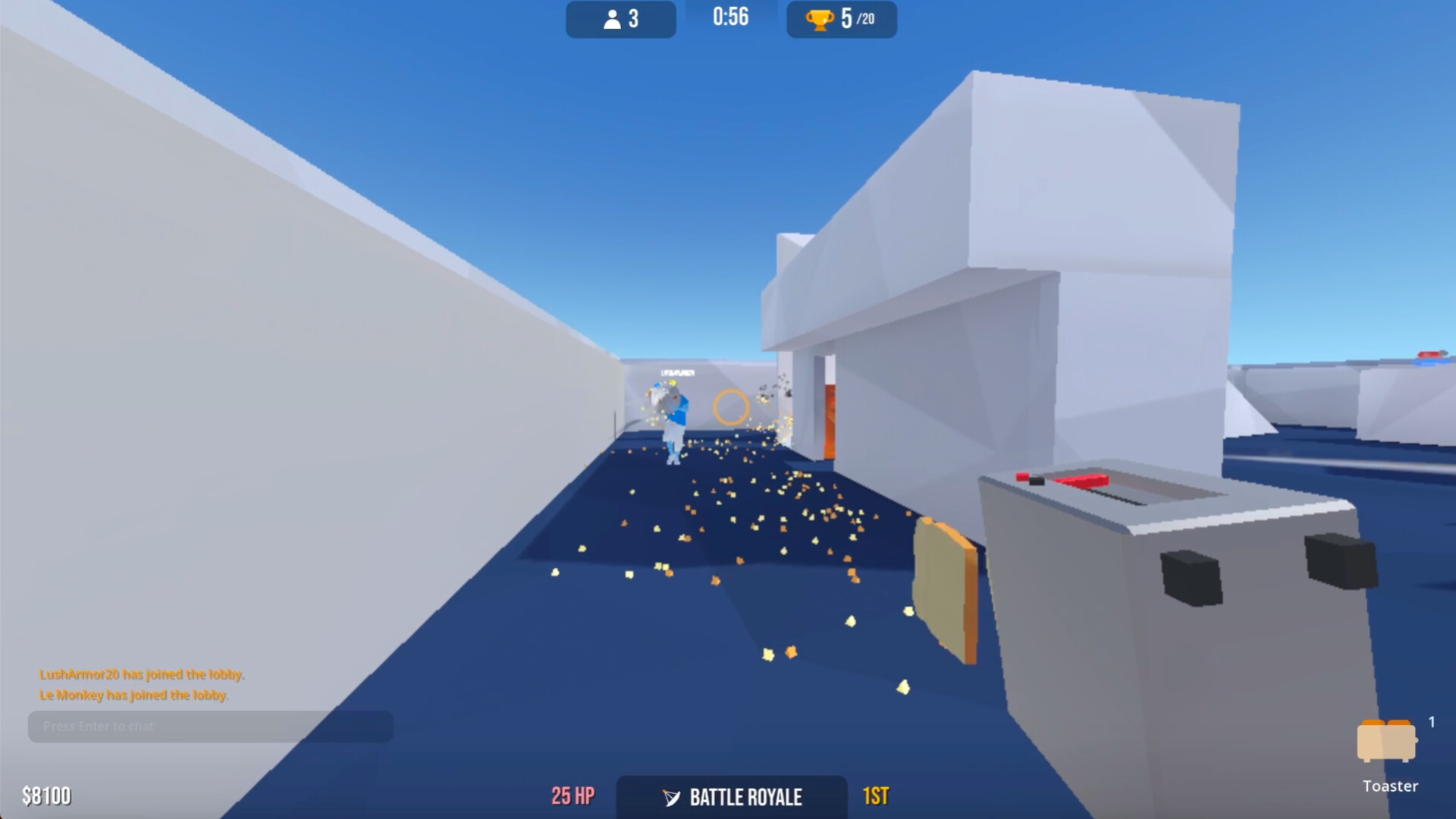Click the BATTLE ROYALE mode label

744,798
